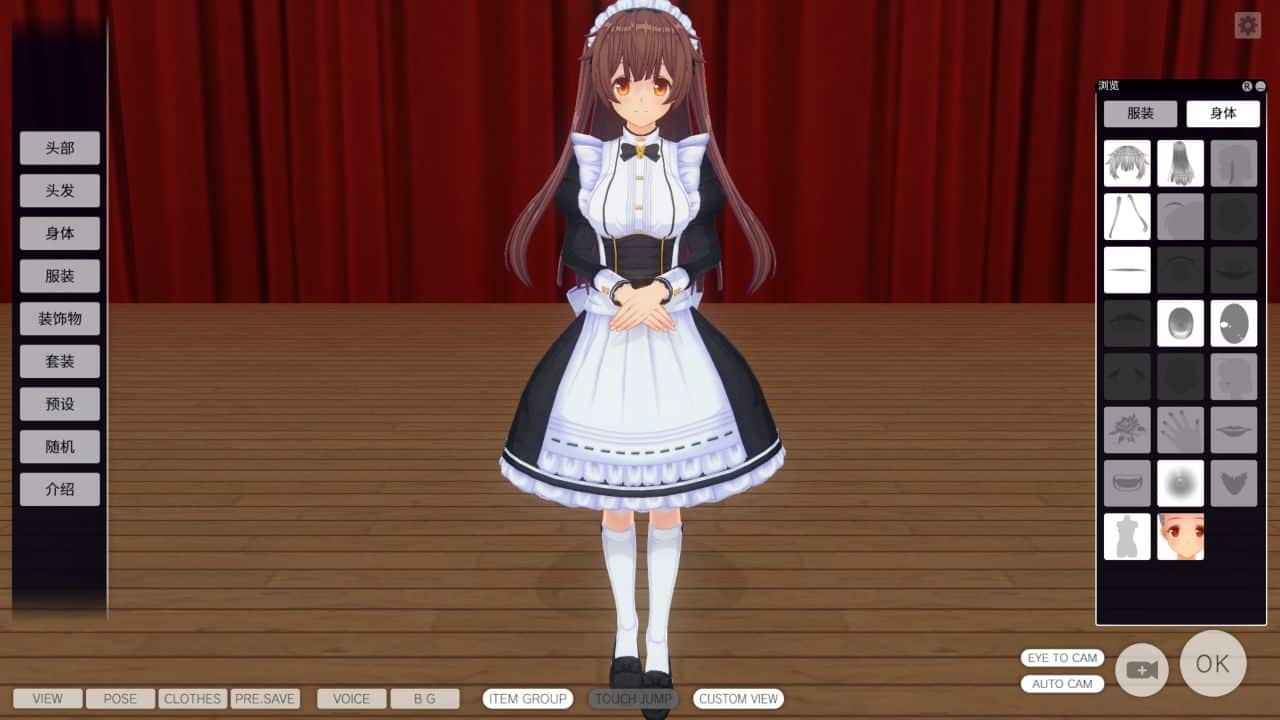
Task: Open CUSTOM VIEW at the bottom bar
Action: [x=738, y=699]
